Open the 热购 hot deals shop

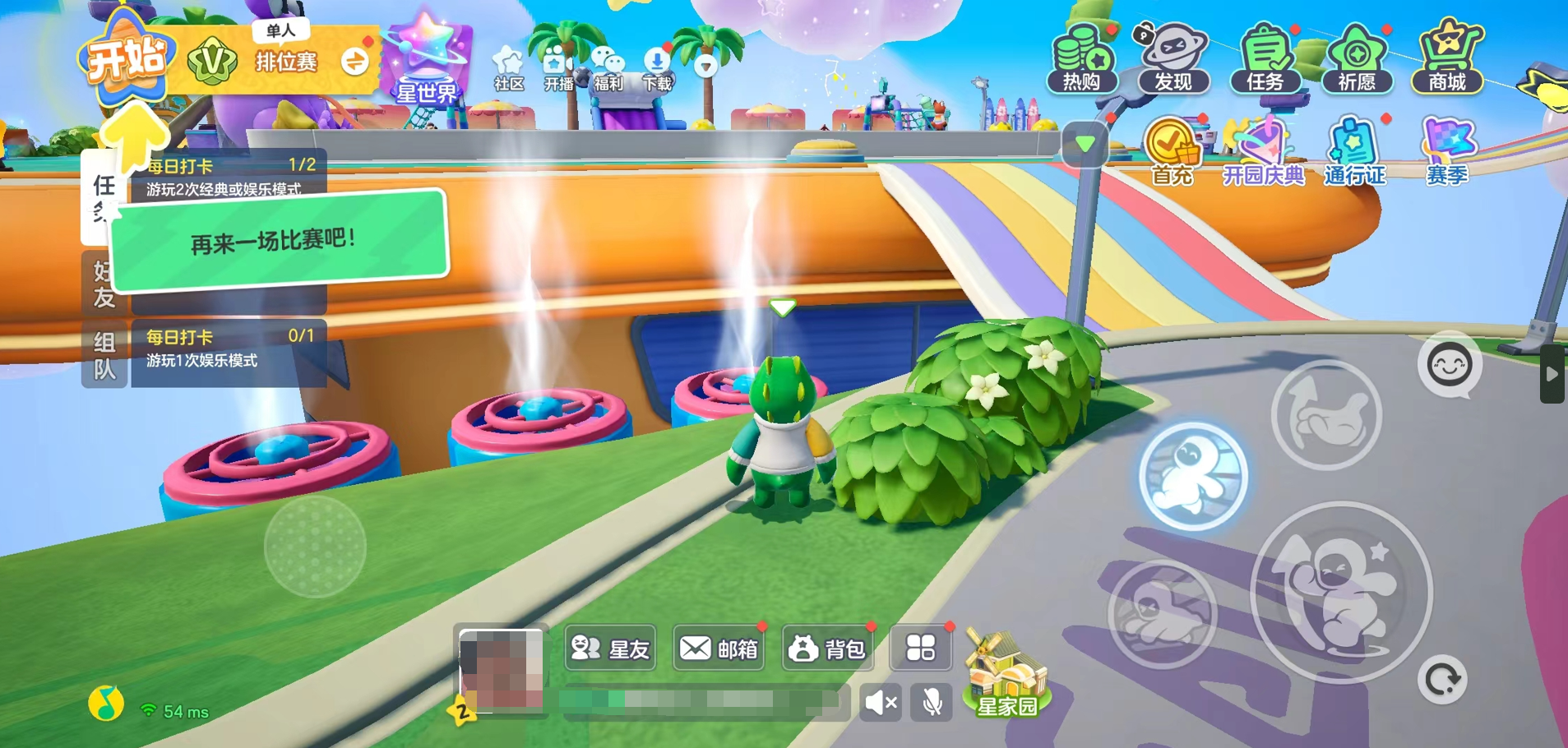point(1082,58)
